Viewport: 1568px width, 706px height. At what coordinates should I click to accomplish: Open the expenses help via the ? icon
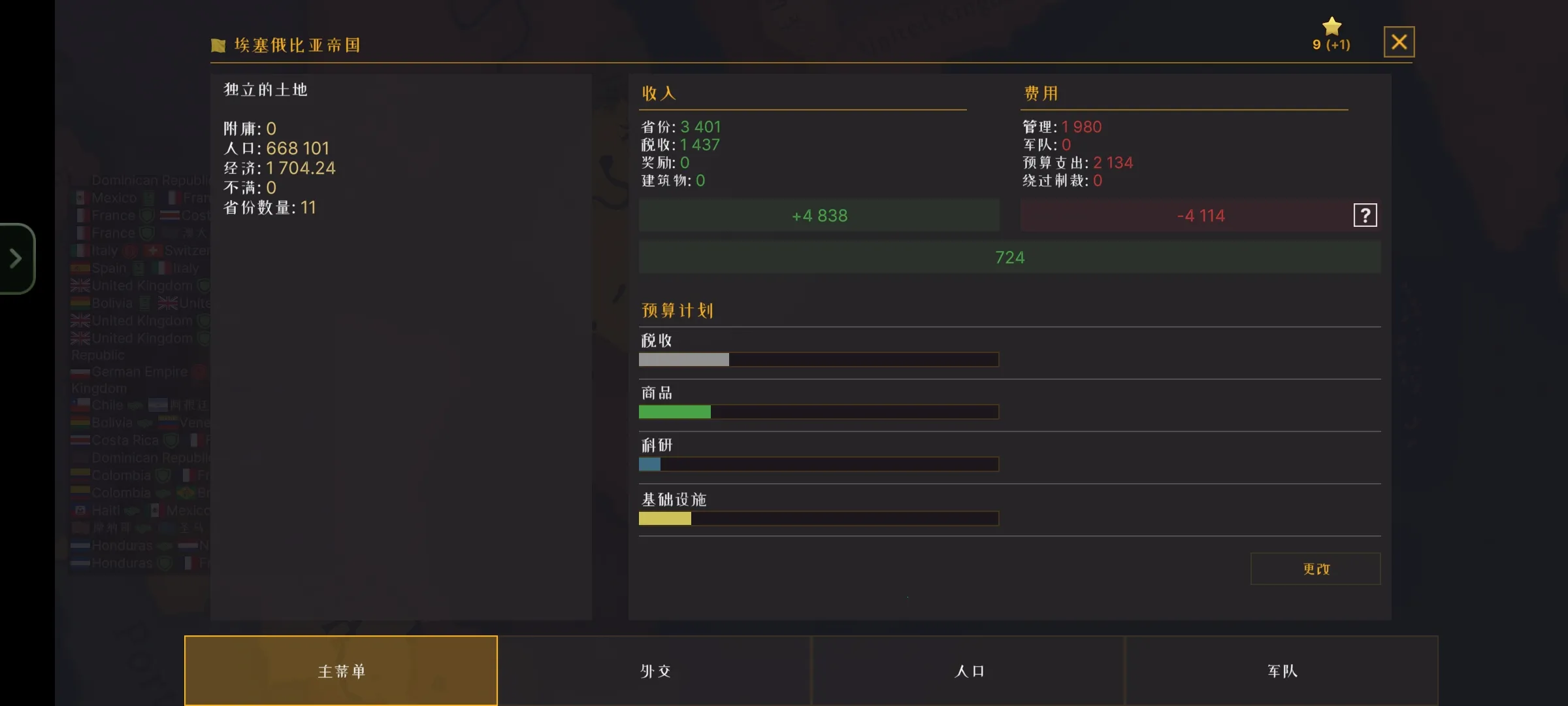point(1365,214)
